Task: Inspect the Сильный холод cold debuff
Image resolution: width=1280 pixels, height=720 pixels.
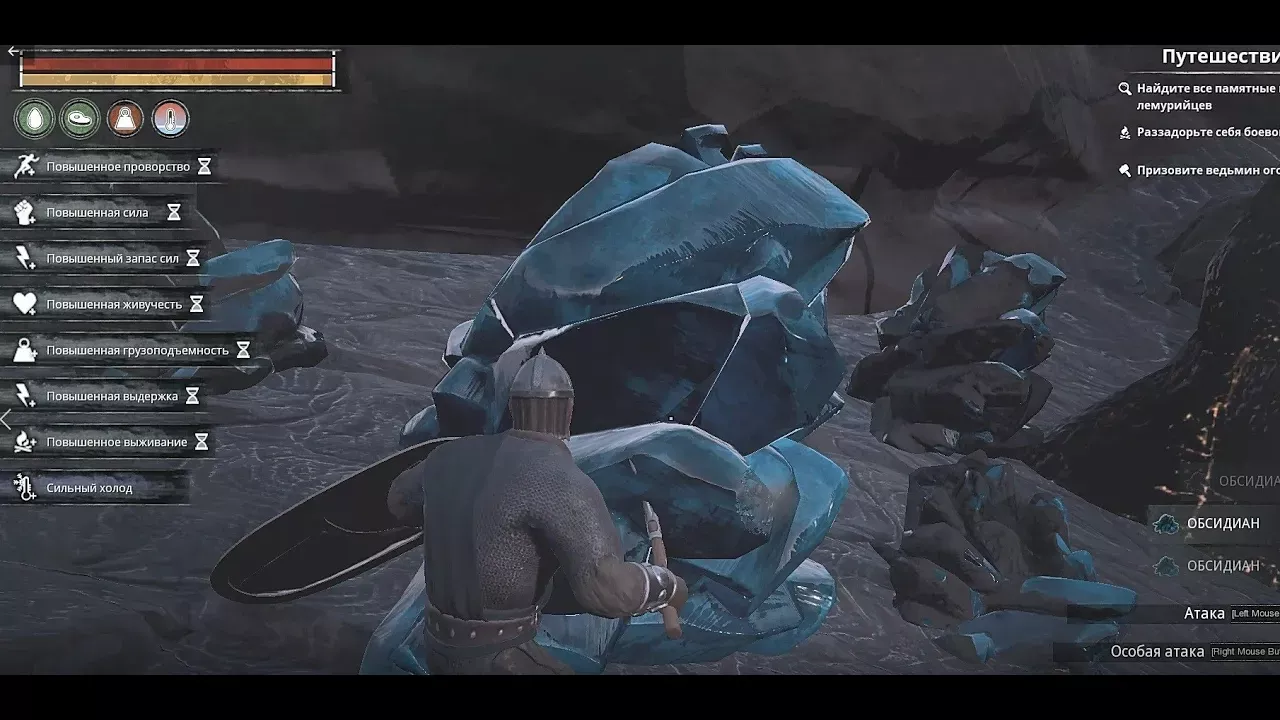Action: coord(89,488)
